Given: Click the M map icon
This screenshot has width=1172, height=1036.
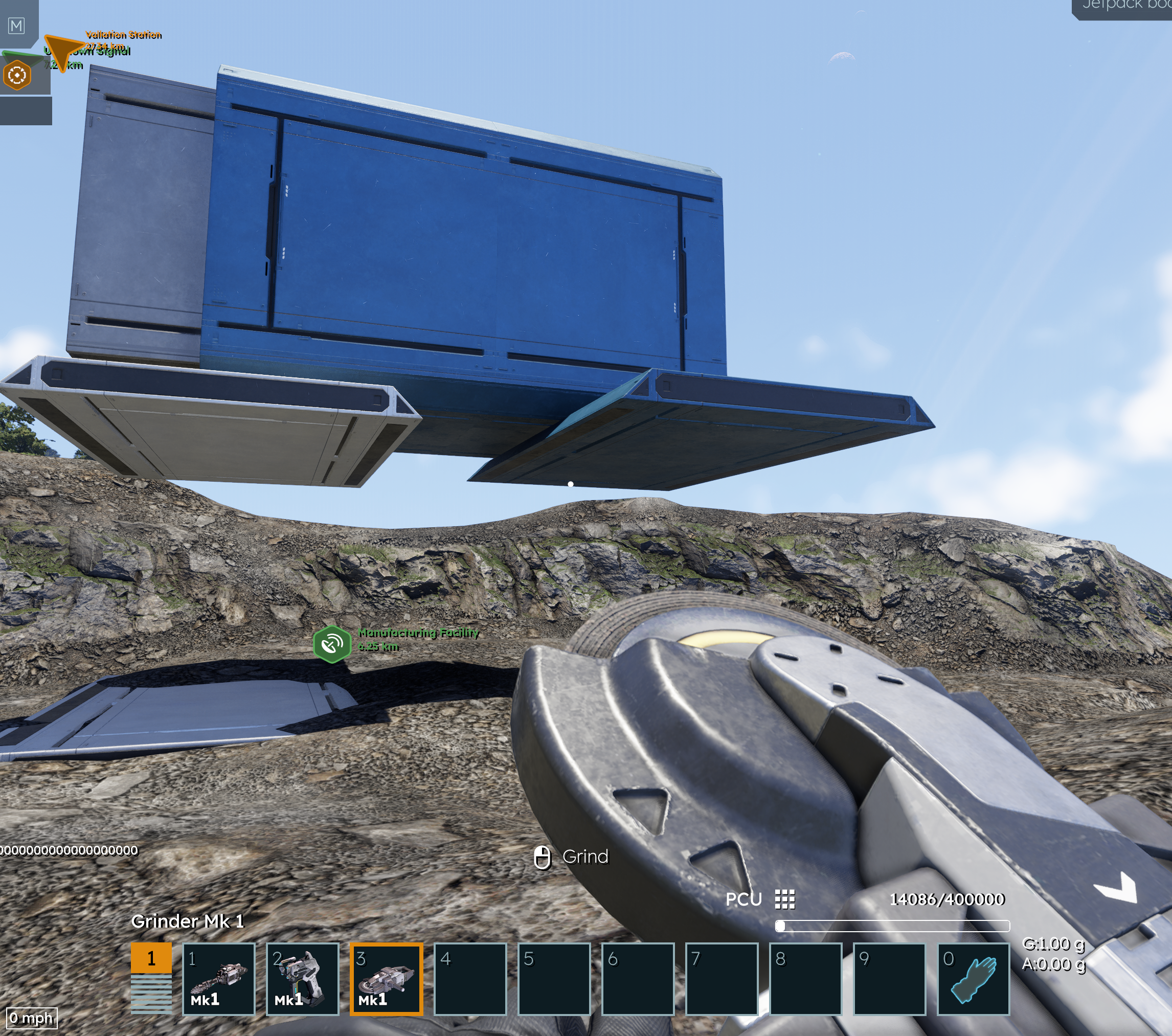Looking at the screenshot, I should click(x=17, y=26).
